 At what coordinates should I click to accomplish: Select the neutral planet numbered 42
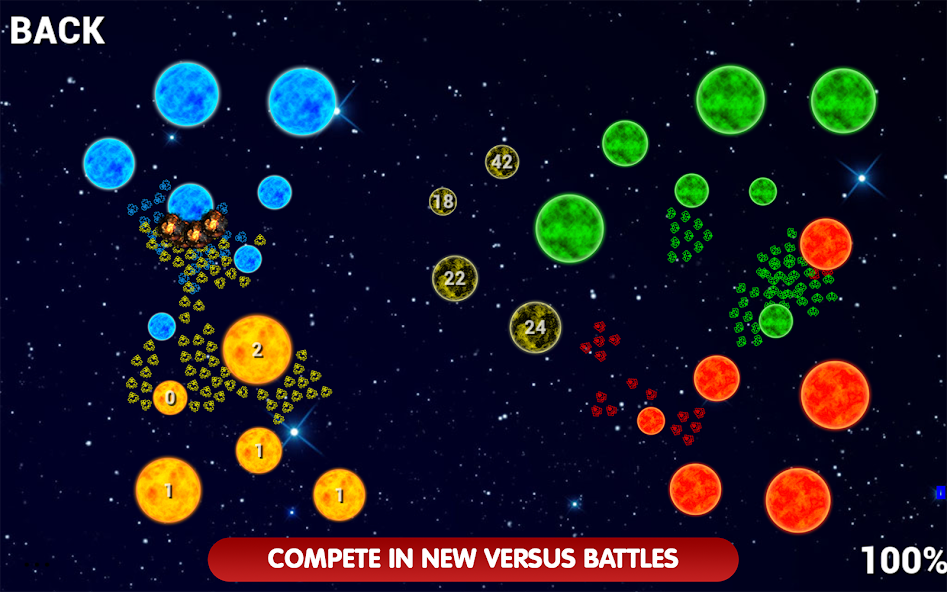coord(502,162)
